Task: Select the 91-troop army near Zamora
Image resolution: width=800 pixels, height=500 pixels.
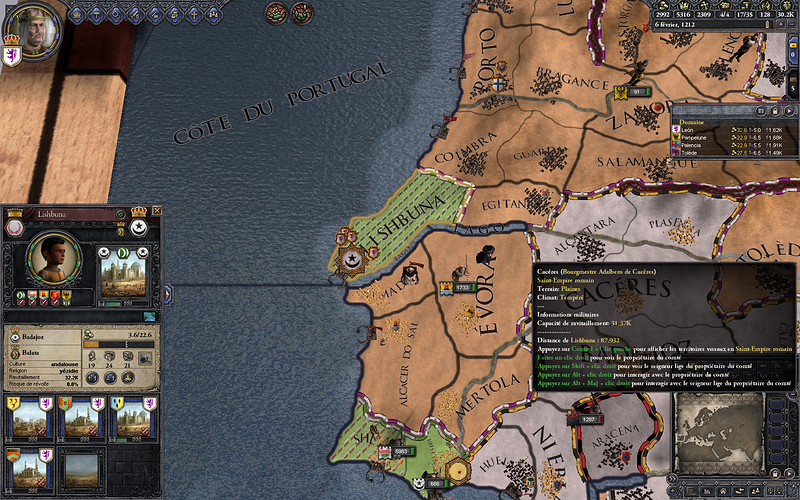Action: click(x=633, y=92)
